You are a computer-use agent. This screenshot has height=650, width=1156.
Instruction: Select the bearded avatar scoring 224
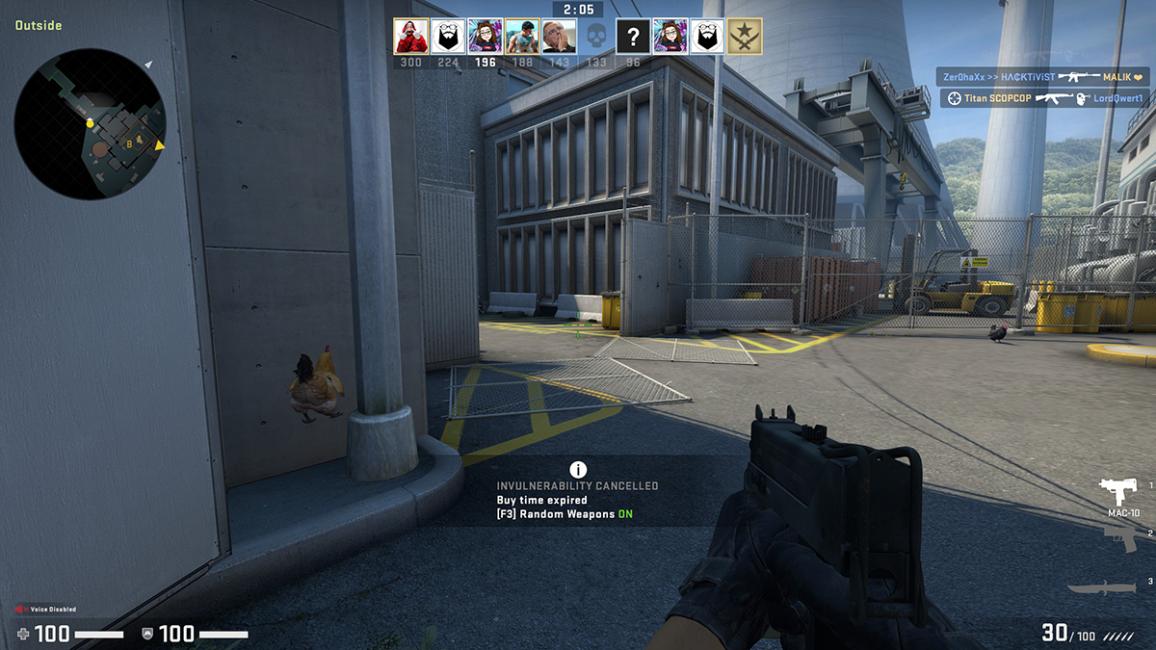pos(448,36)
